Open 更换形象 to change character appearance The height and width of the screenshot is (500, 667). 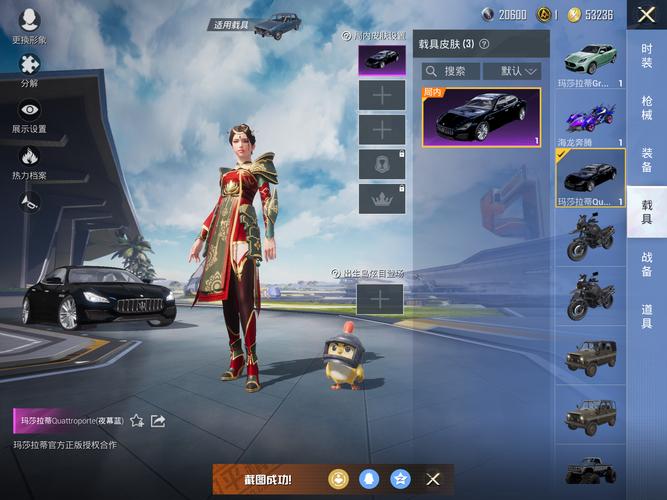29,25
